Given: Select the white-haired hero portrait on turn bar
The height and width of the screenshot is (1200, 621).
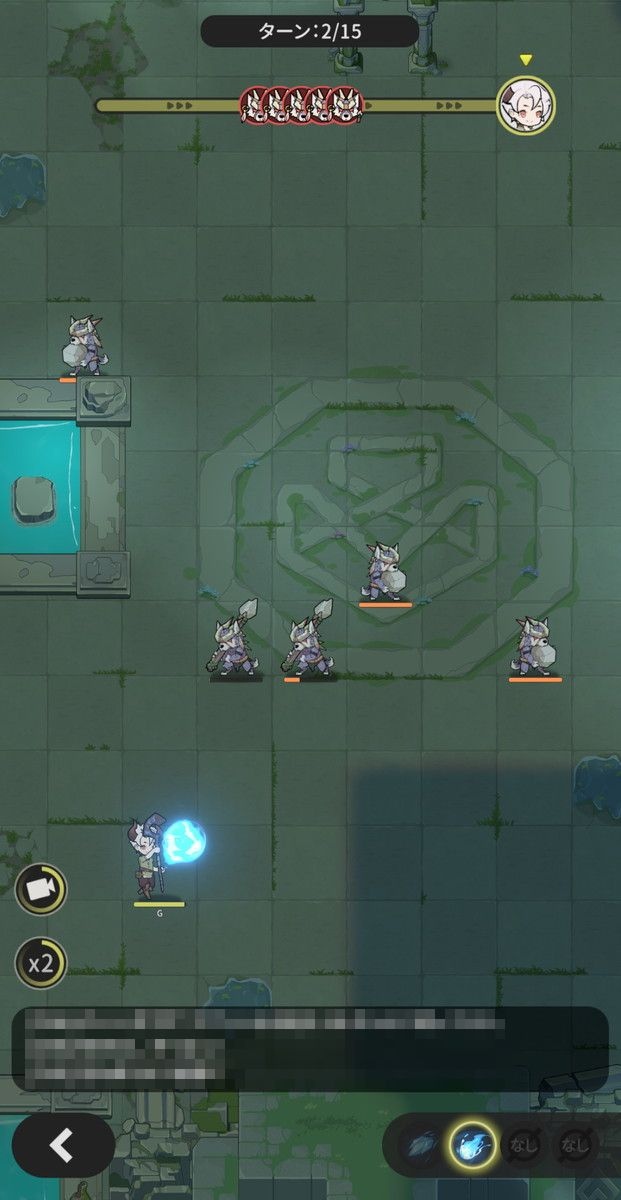Looking at the screenshot, I should tap(526, 104).
